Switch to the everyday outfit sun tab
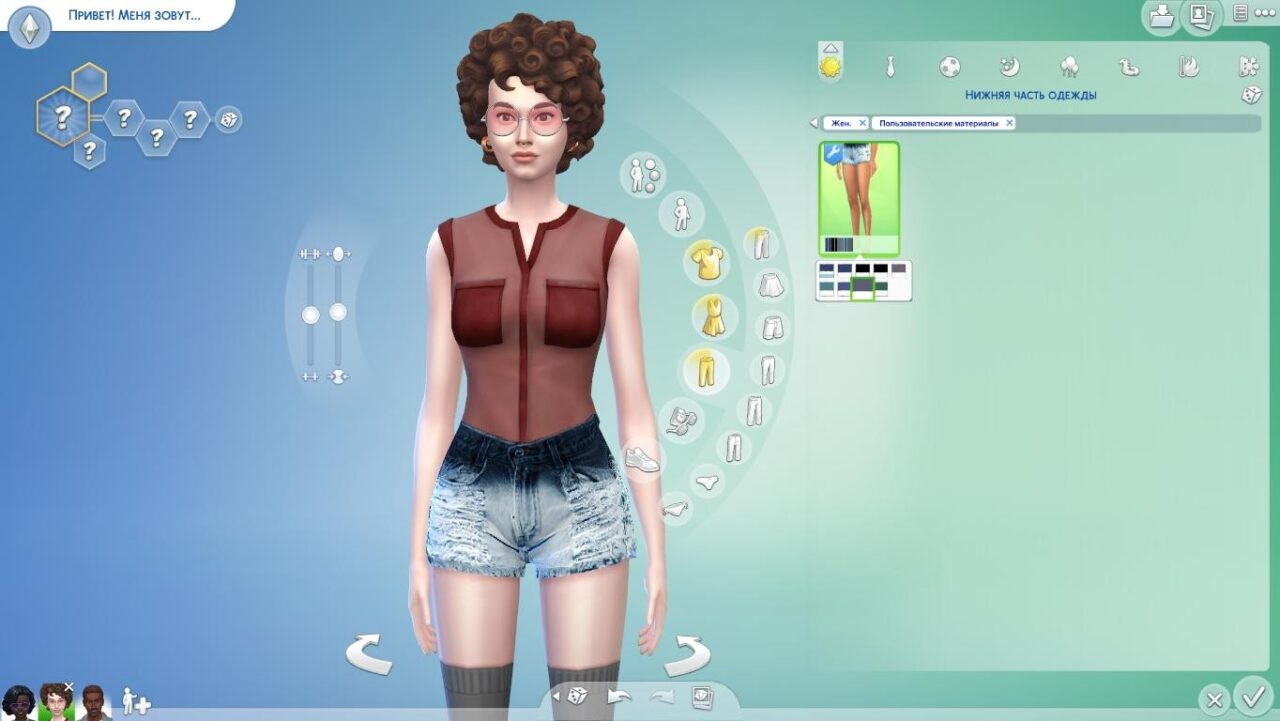 tap(830, 67)
